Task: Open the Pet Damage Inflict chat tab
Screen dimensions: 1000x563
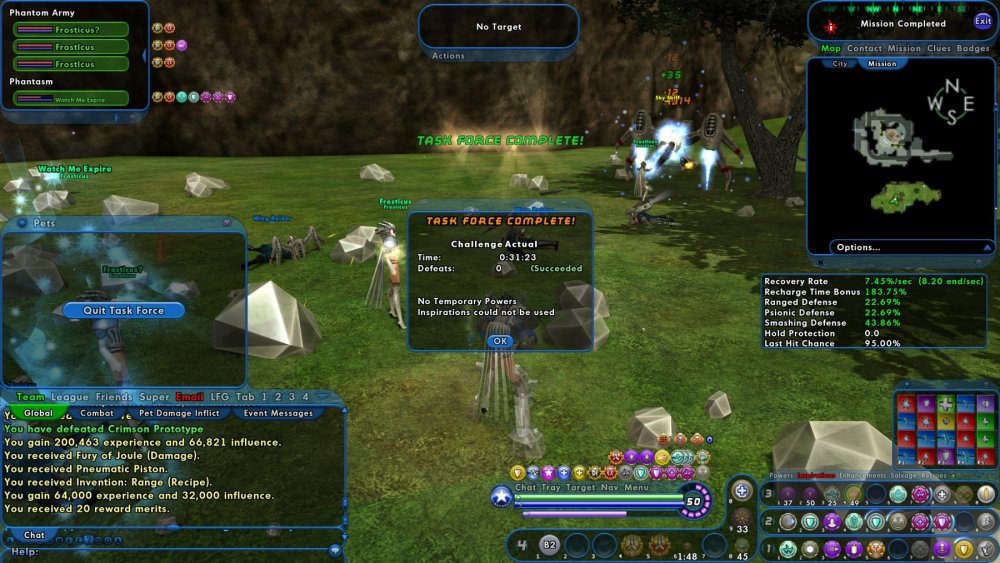Action: click(x=179, y=413)
